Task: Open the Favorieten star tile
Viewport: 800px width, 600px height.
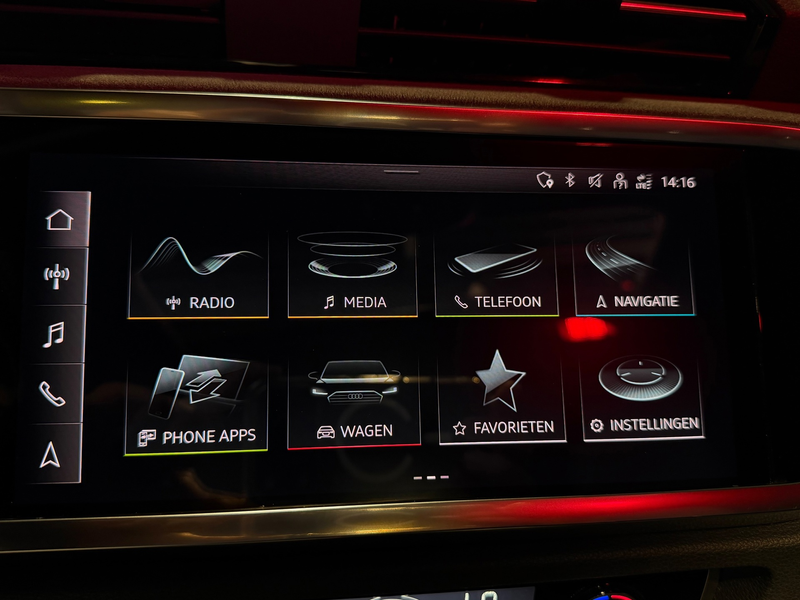Action: pos(502,396)
